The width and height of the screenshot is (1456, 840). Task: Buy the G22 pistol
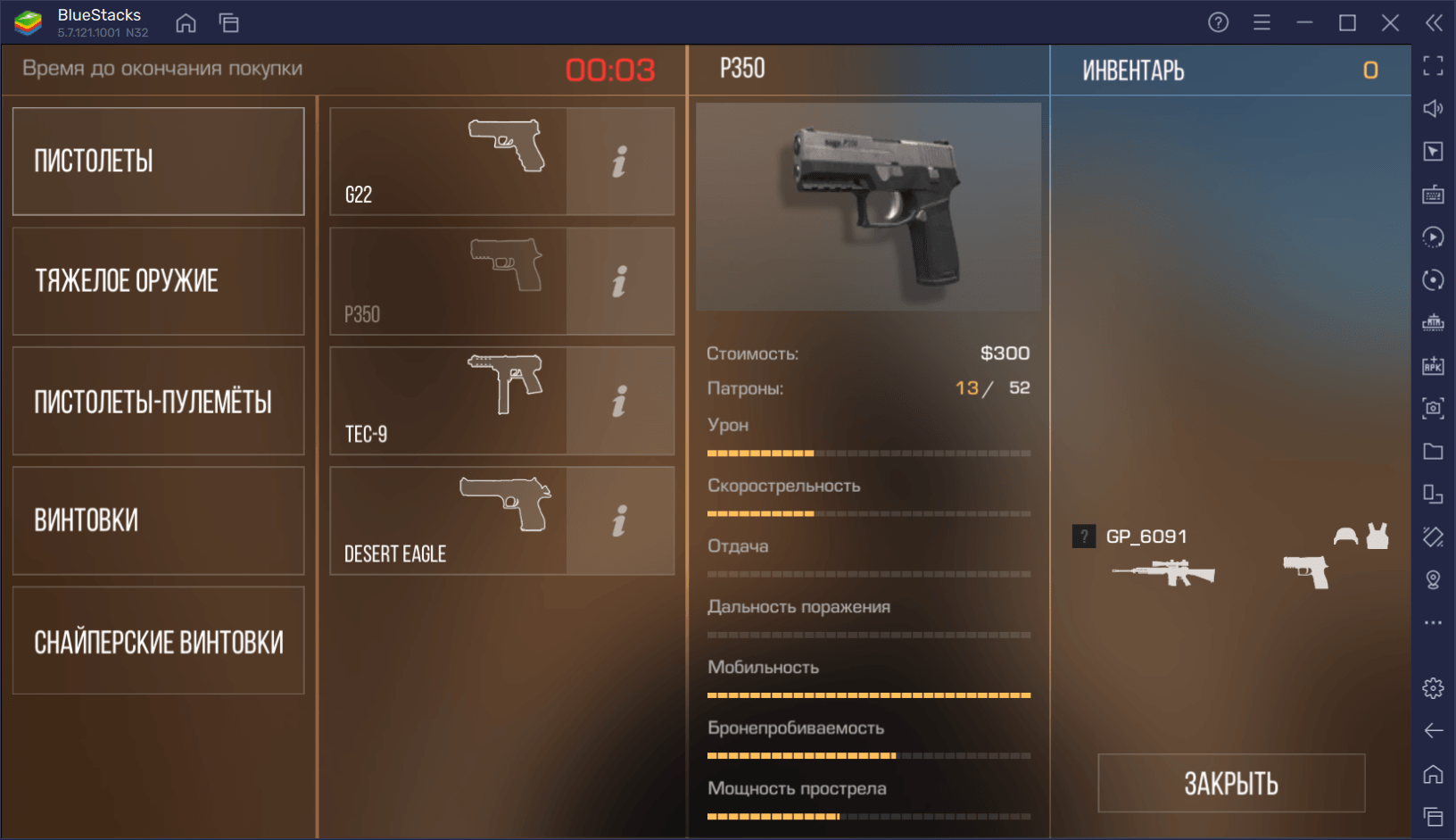[x=448, y=162]
